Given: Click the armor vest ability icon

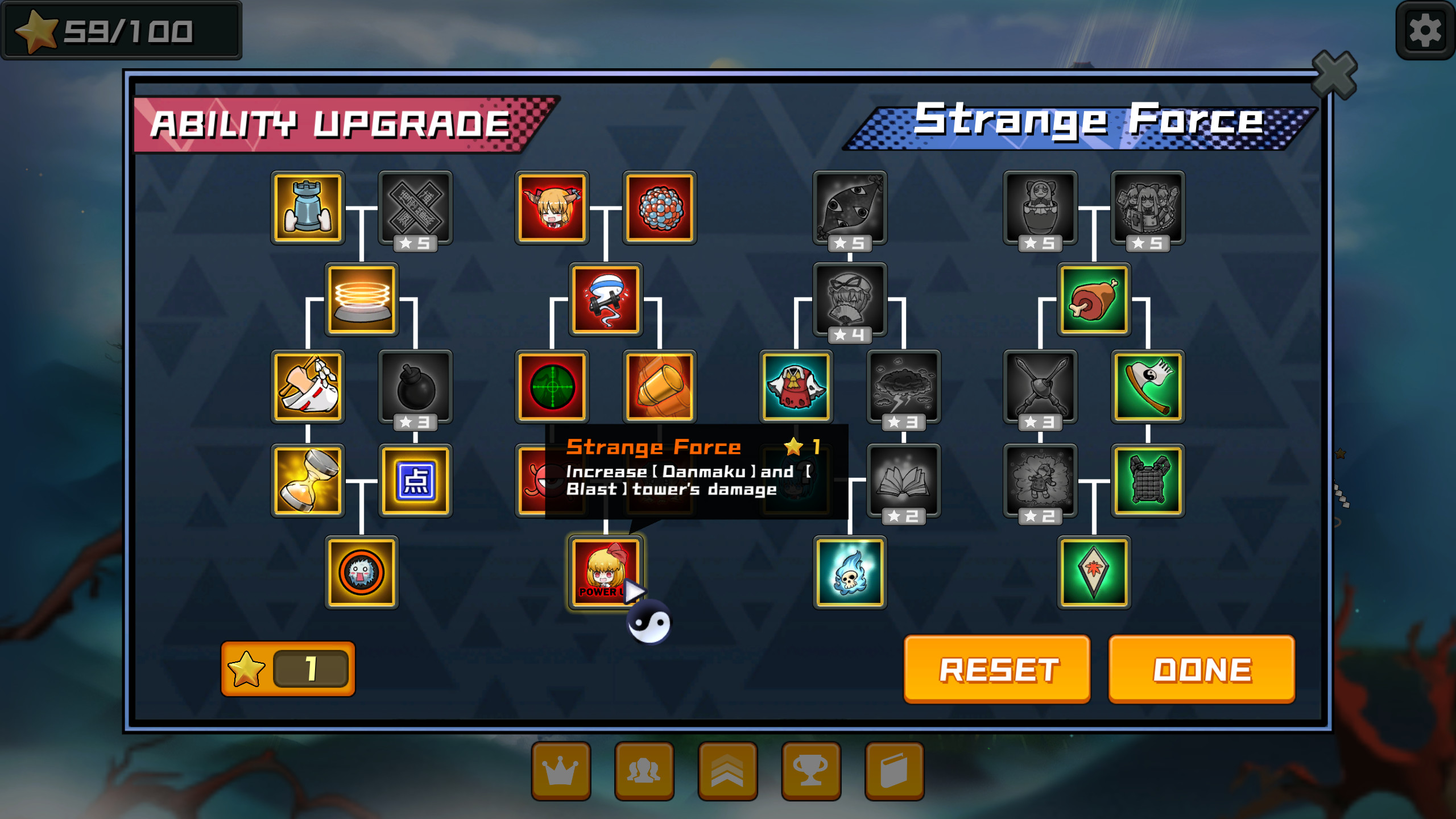Looking at the screenshot, I should pyautogui.click(x=1147, y=481).
